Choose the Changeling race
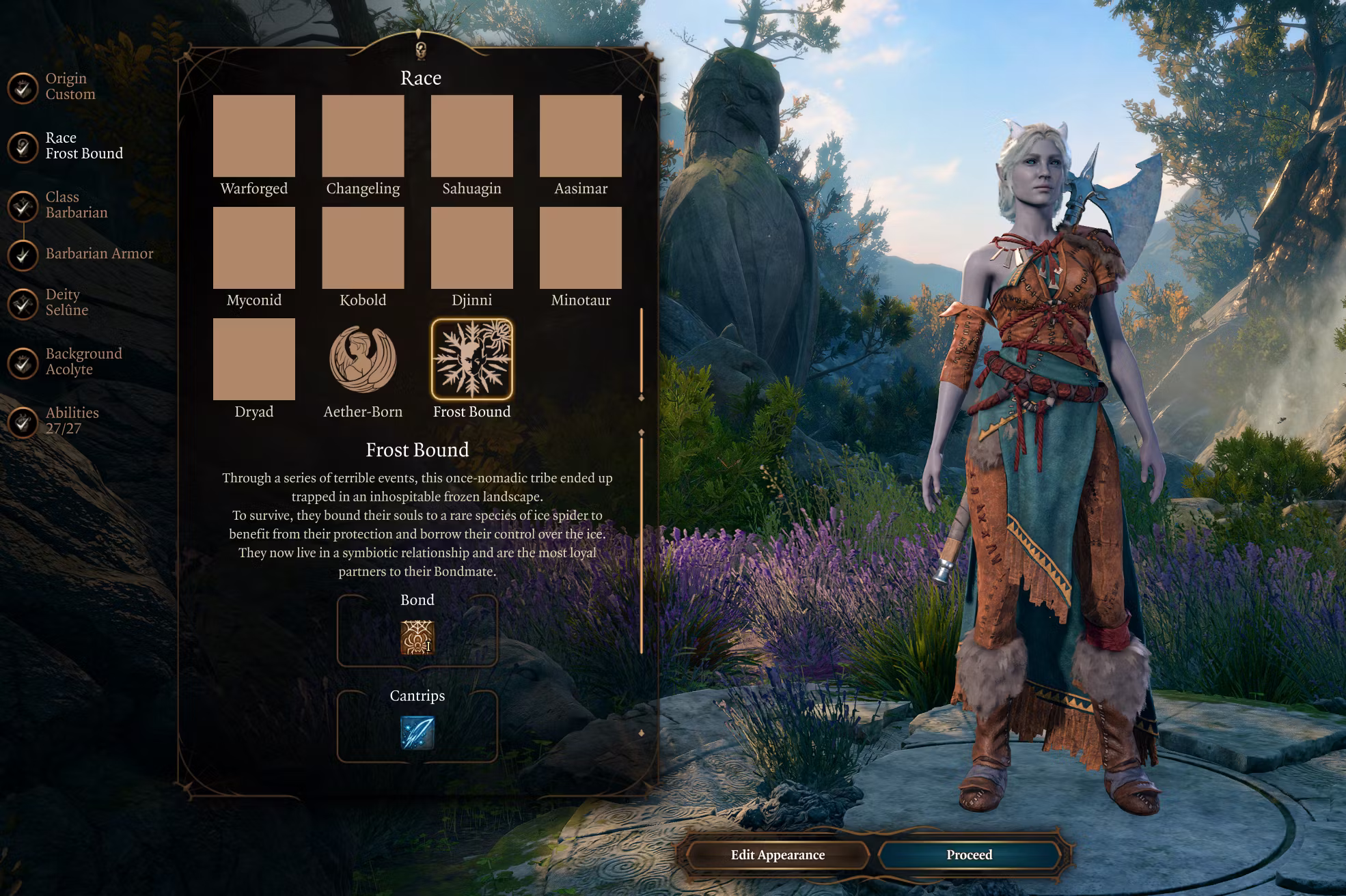The width and height of the screenshot is (1346, 896). click(x=363, y=136)
